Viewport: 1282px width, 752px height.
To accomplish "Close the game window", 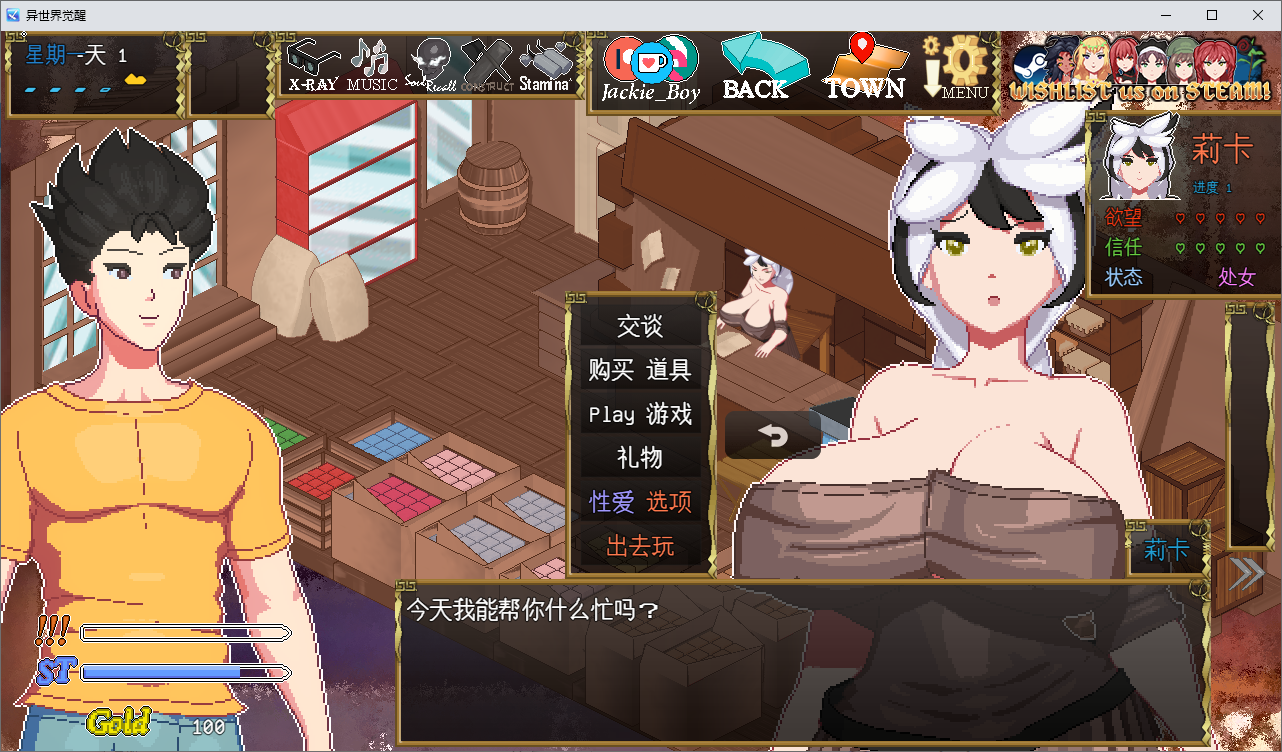I will (x=1258, y=15).
